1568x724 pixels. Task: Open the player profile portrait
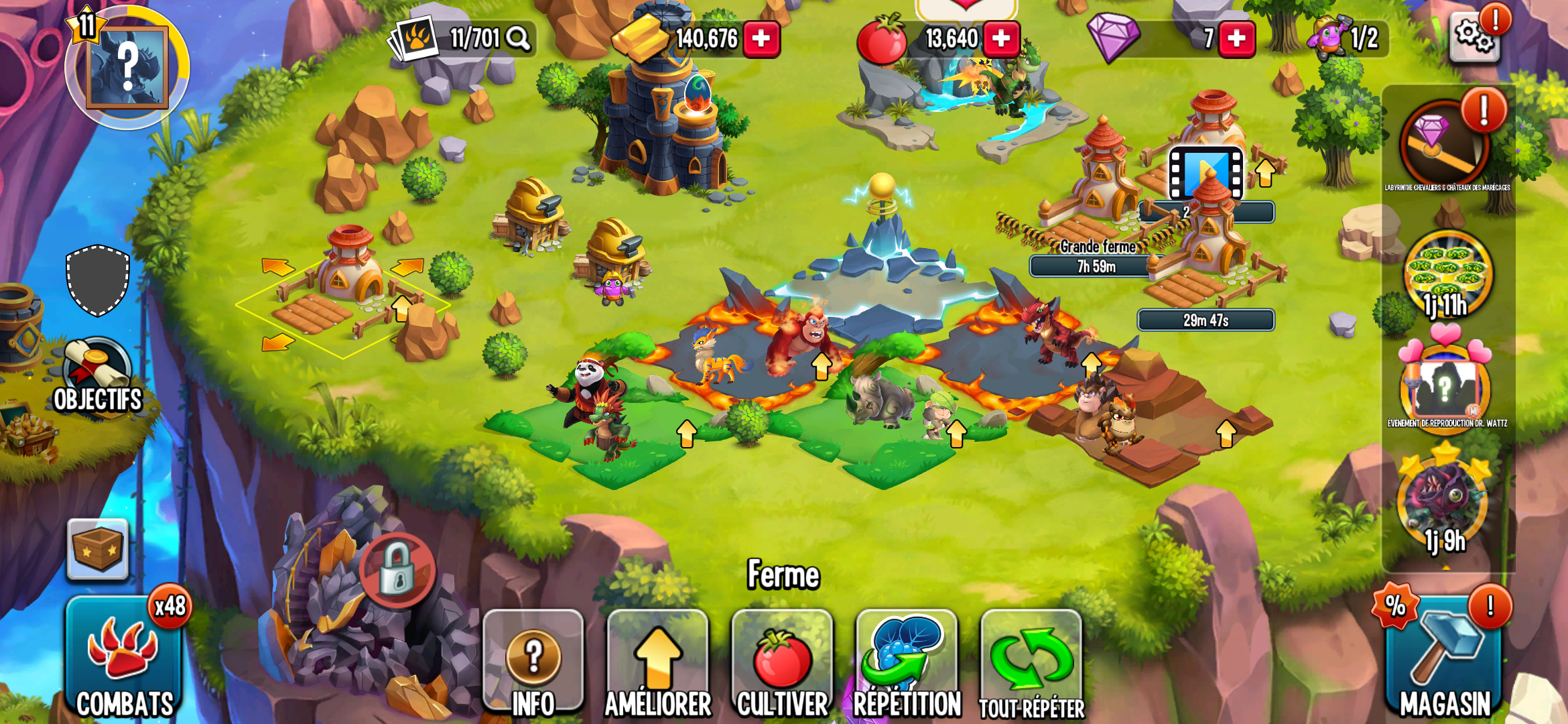tap(127, 68)
